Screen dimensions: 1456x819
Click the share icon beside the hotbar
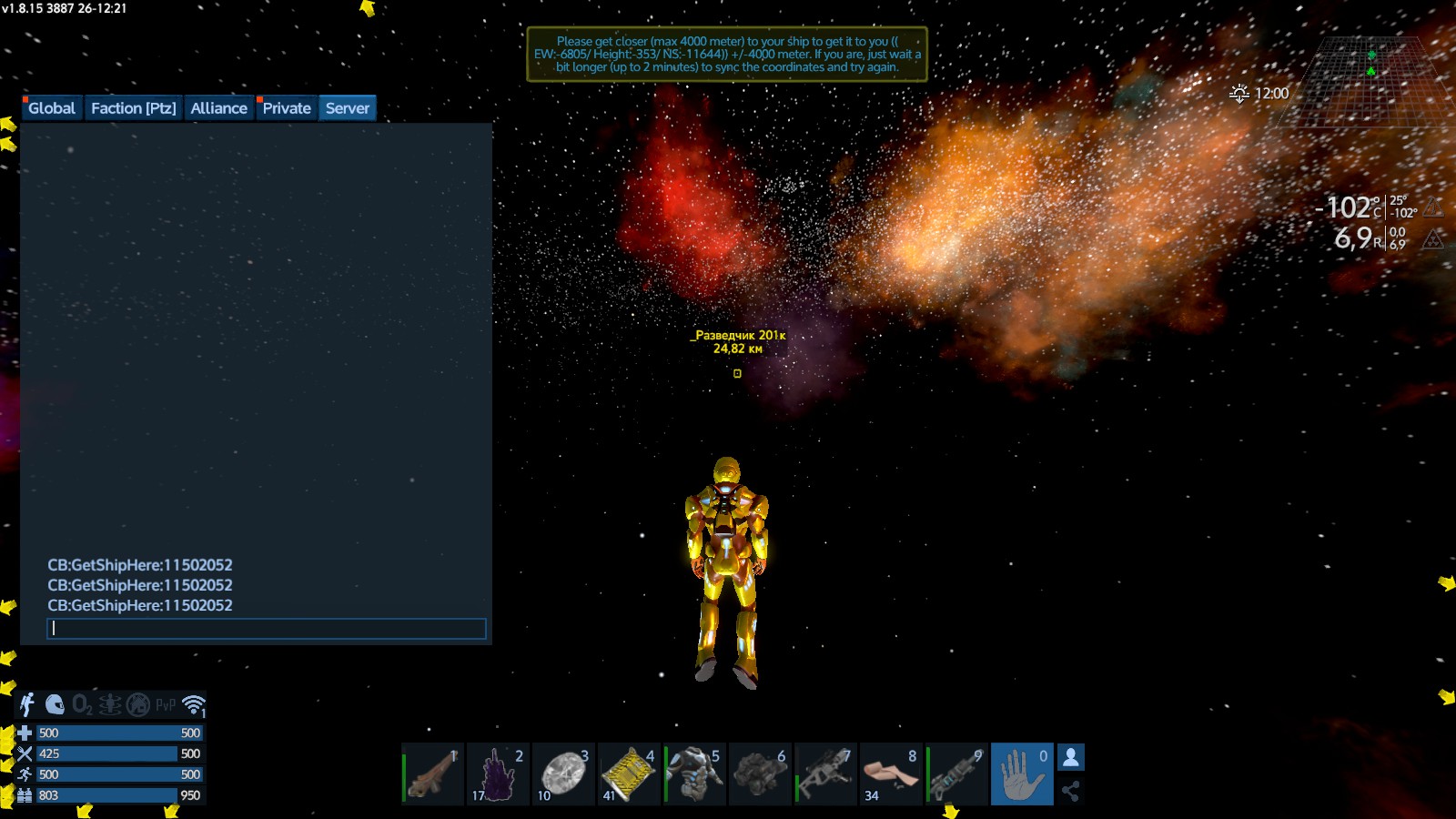pyautogui.click(x=1071, y=791)
